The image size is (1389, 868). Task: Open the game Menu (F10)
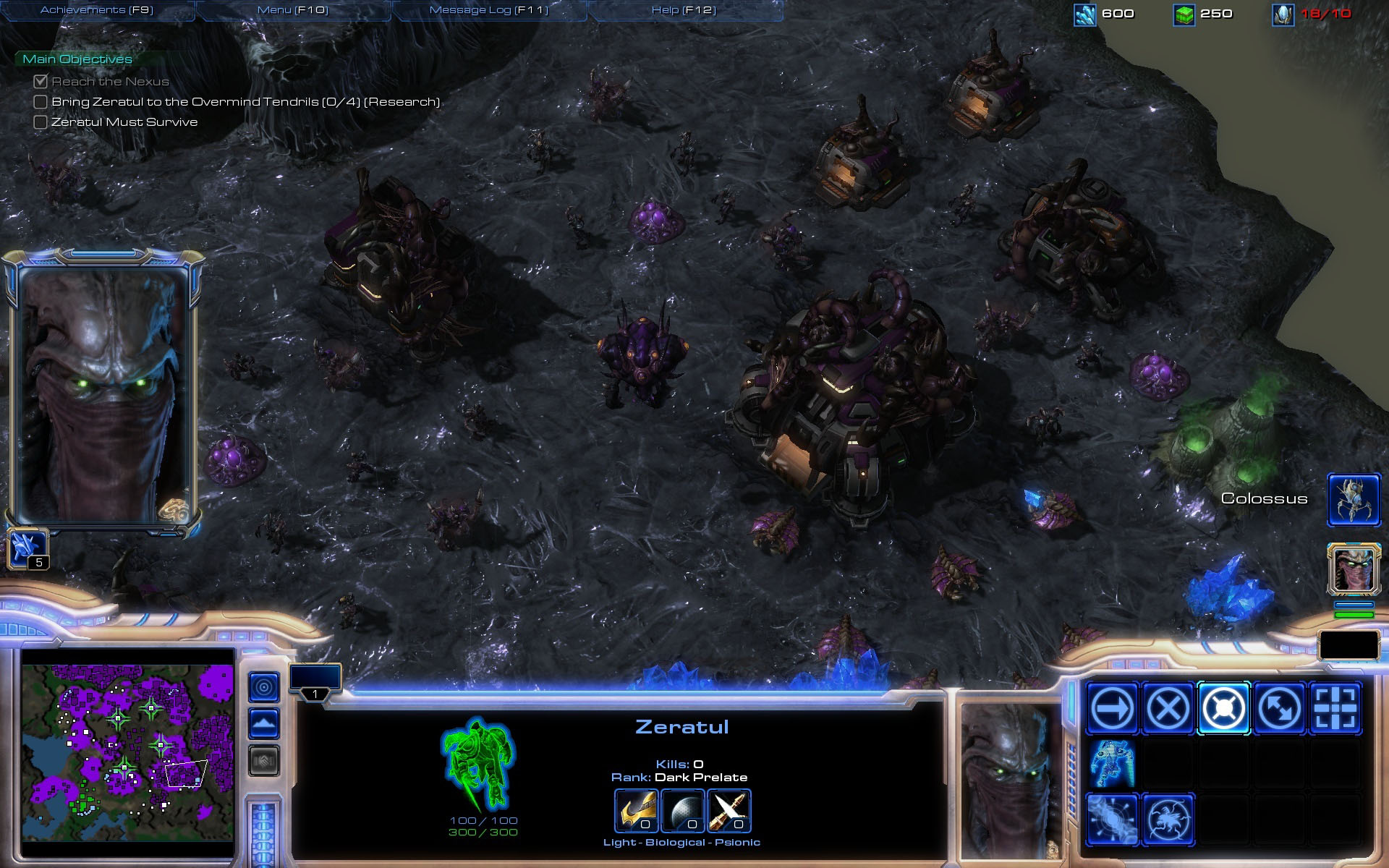pyautogui.click(x=293, y=10)
